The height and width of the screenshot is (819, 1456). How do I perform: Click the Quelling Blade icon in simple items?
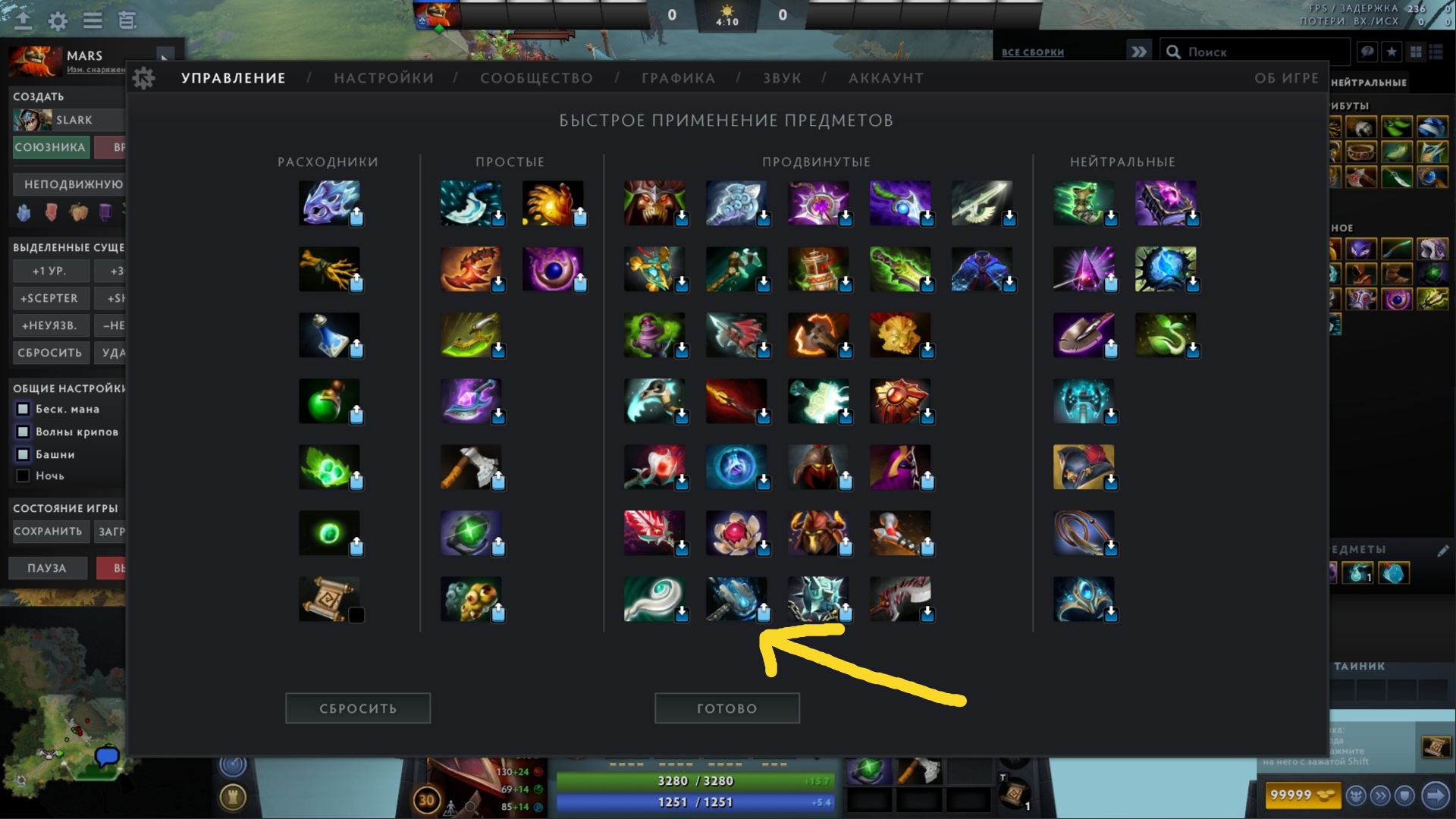point(472,466)
